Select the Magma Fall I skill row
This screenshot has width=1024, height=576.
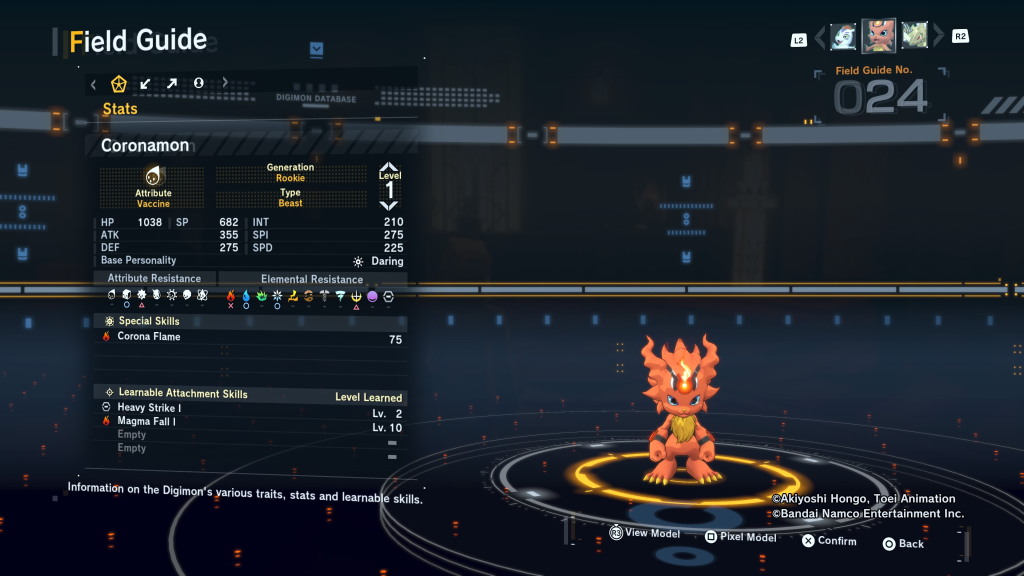149,422
